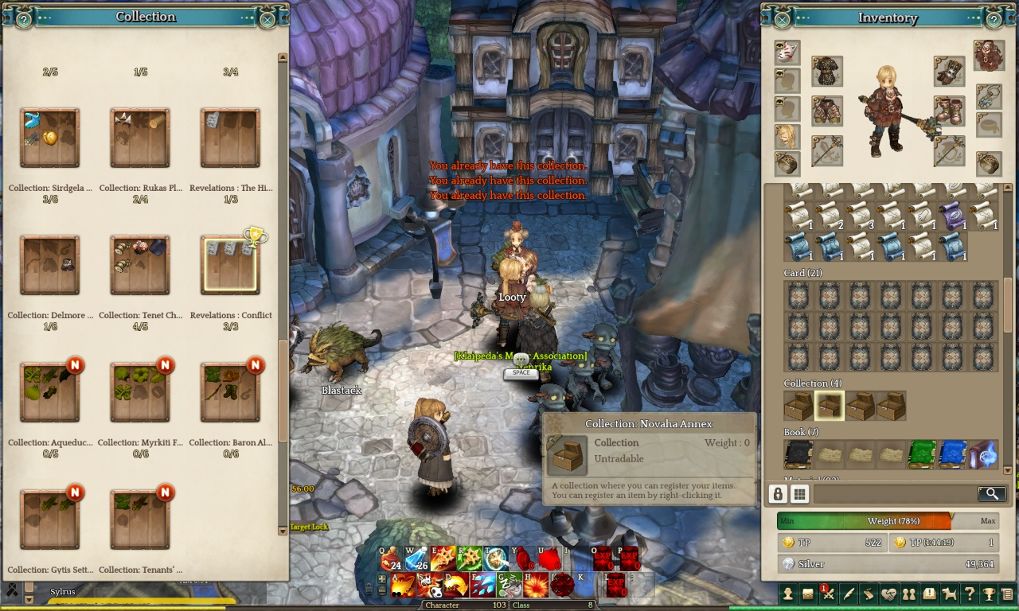
Task: Select the Revelations: Conflict collection with trophy
Action: pos(230,265)
